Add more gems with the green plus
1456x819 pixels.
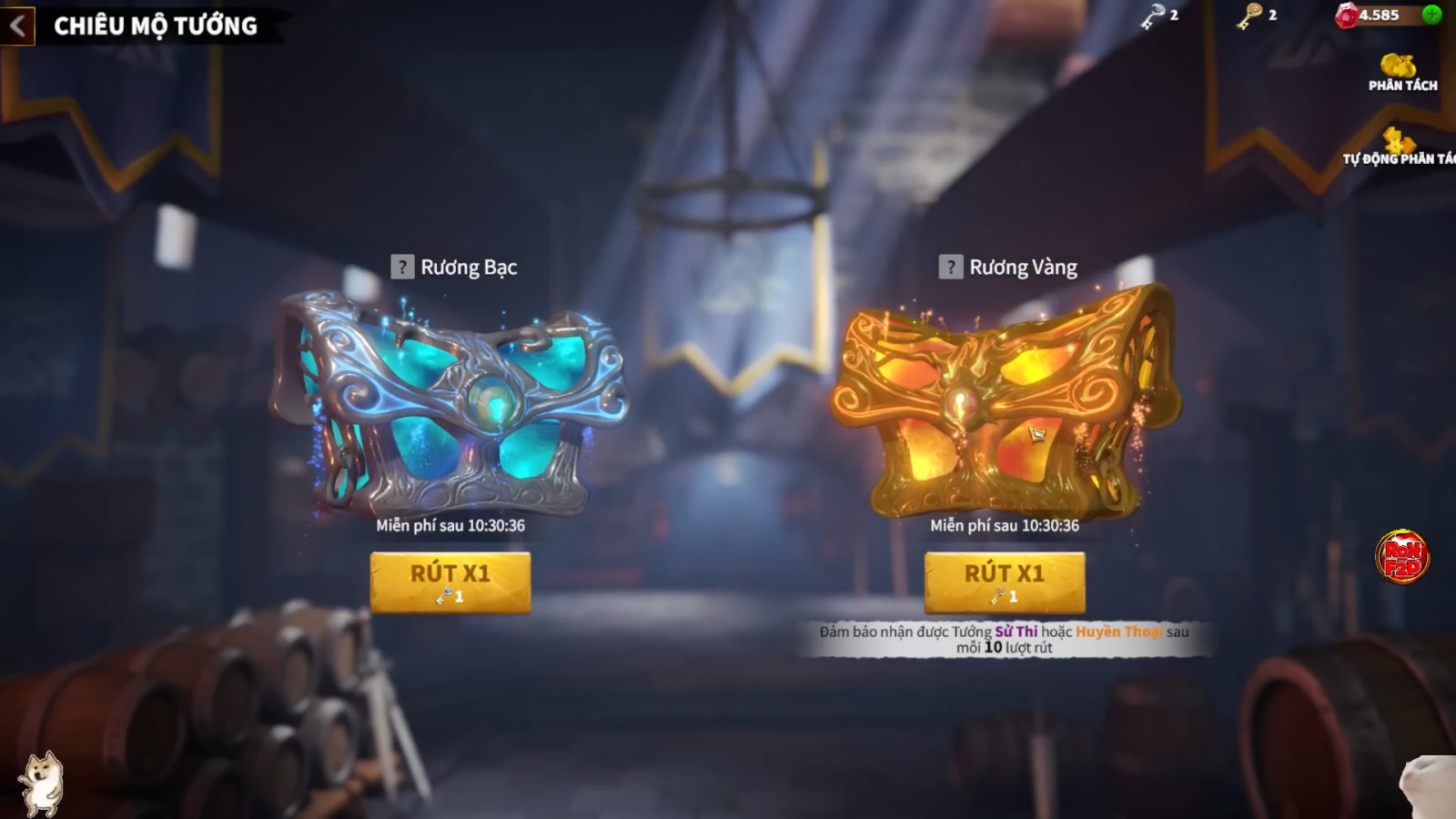(1431, 15)
